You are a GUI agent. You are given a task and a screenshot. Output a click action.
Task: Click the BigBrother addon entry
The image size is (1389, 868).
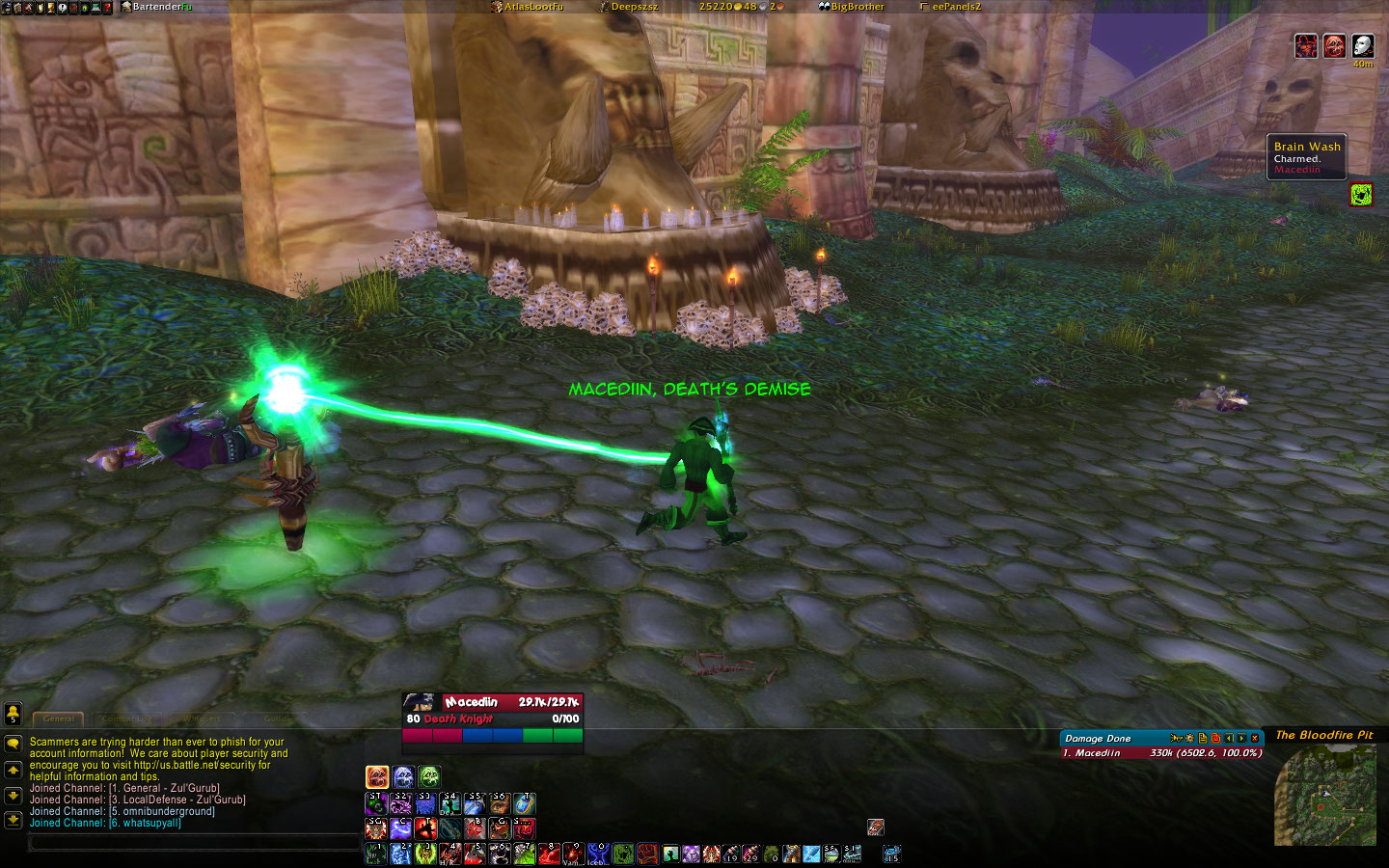click(x=852, y=7)
